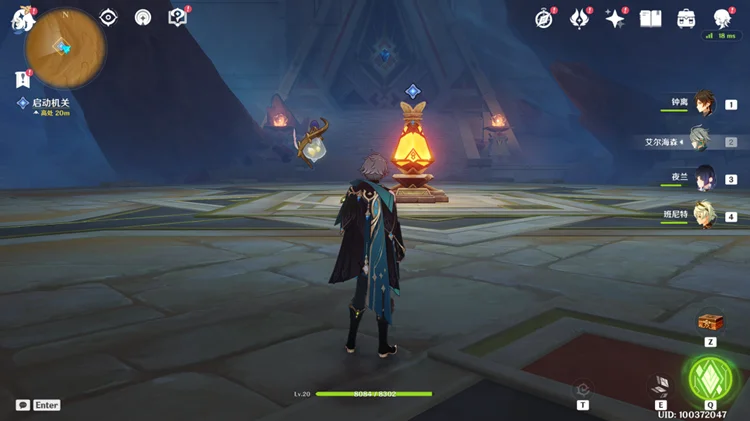Switch to party member 班尼特

pos(704,215)
